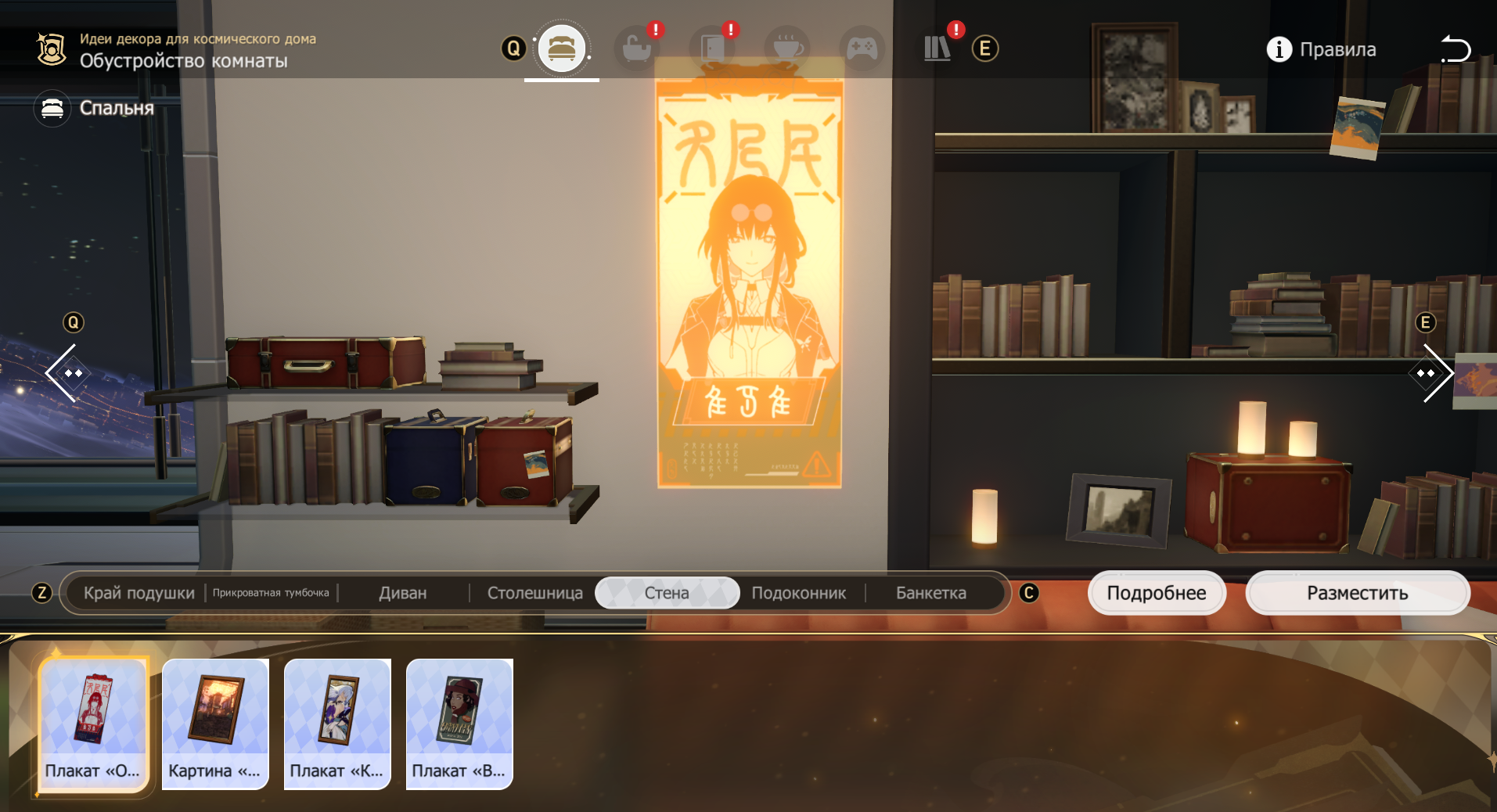Open the gamepad room tab
1497x812 pixels.
click(862, 49)
